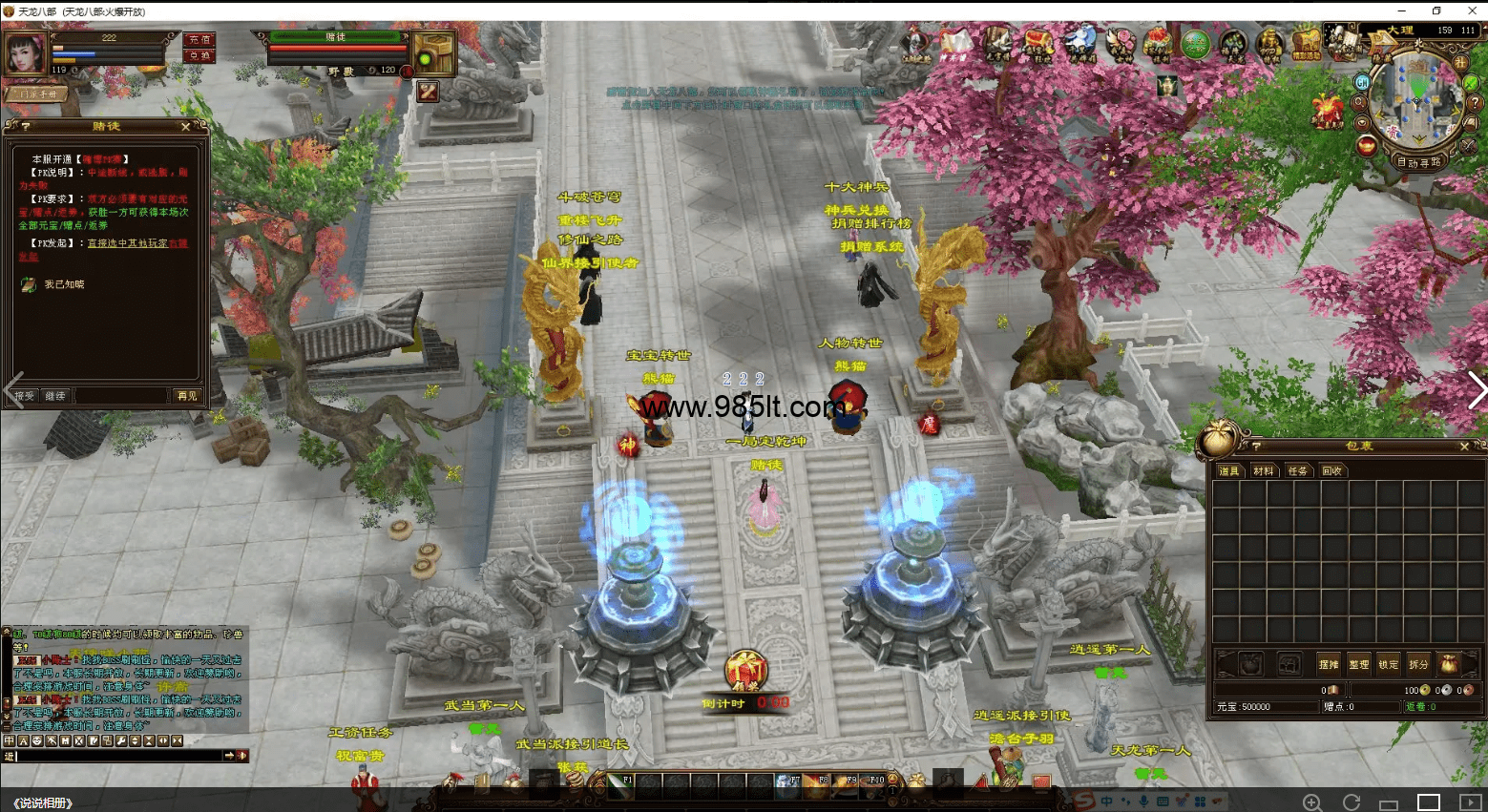Screen dimensions: 1488x812
Task: Open the 回收 recycle tab
Action: pos(1331,471)
